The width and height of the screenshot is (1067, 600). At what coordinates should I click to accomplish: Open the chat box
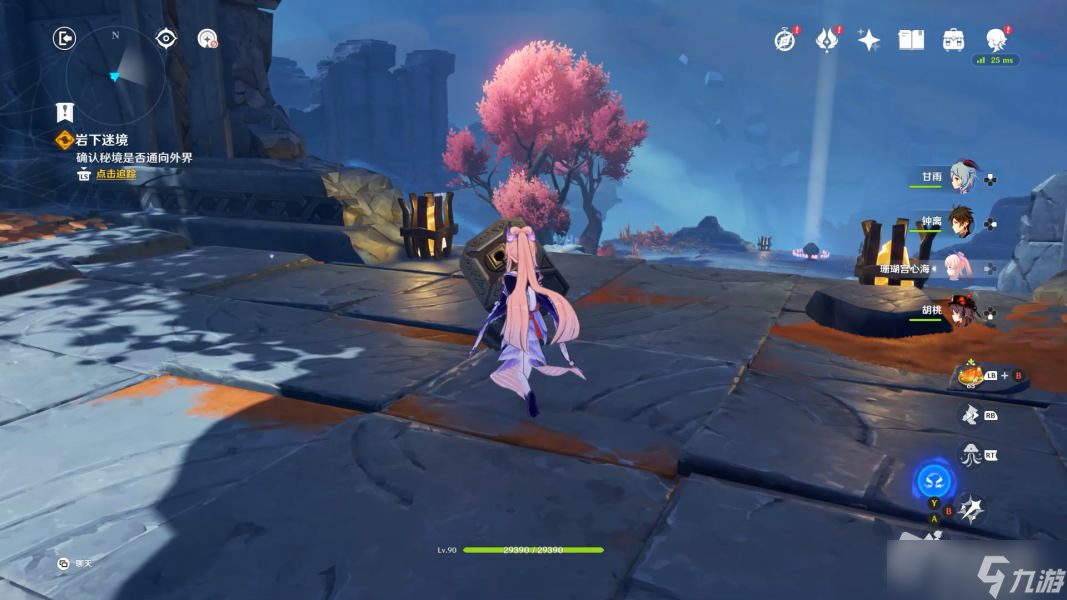(64, 564)
